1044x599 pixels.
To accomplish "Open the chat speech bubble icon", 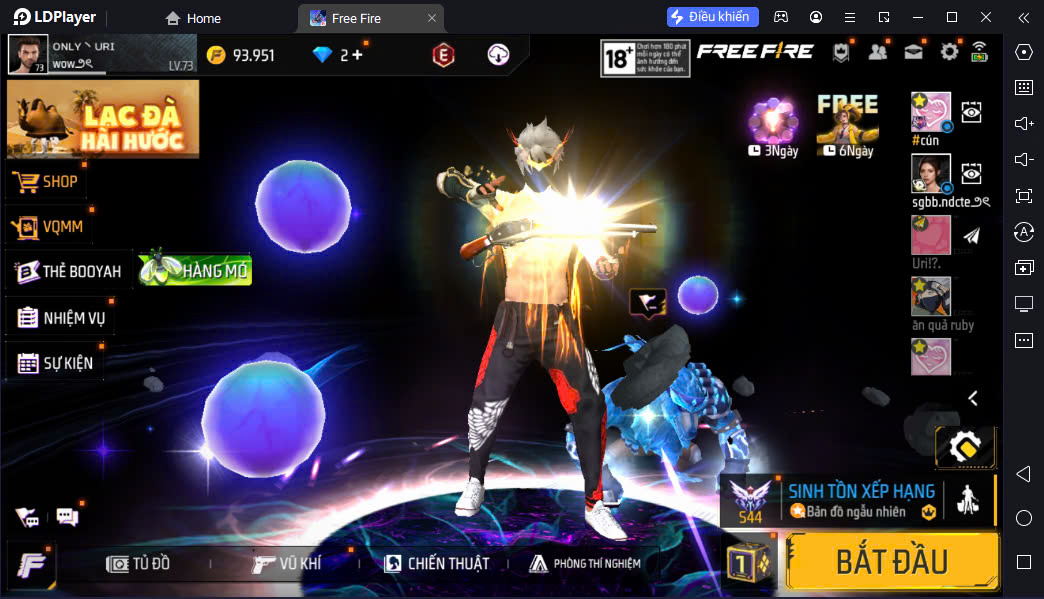I will 67,517.
